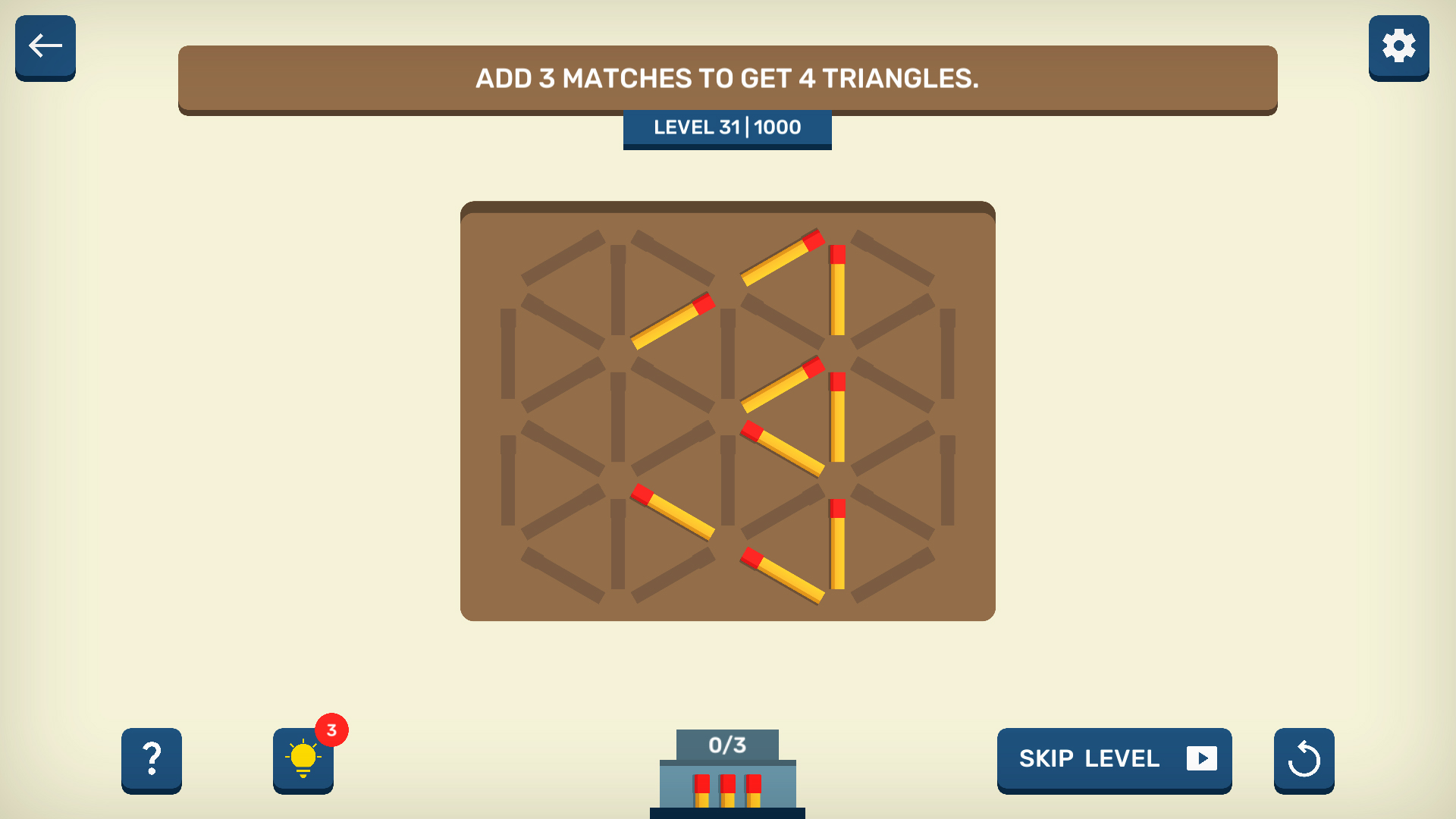1456x819 pixels.
Task: Click the back arrow to leave the level
Action: 45,47
